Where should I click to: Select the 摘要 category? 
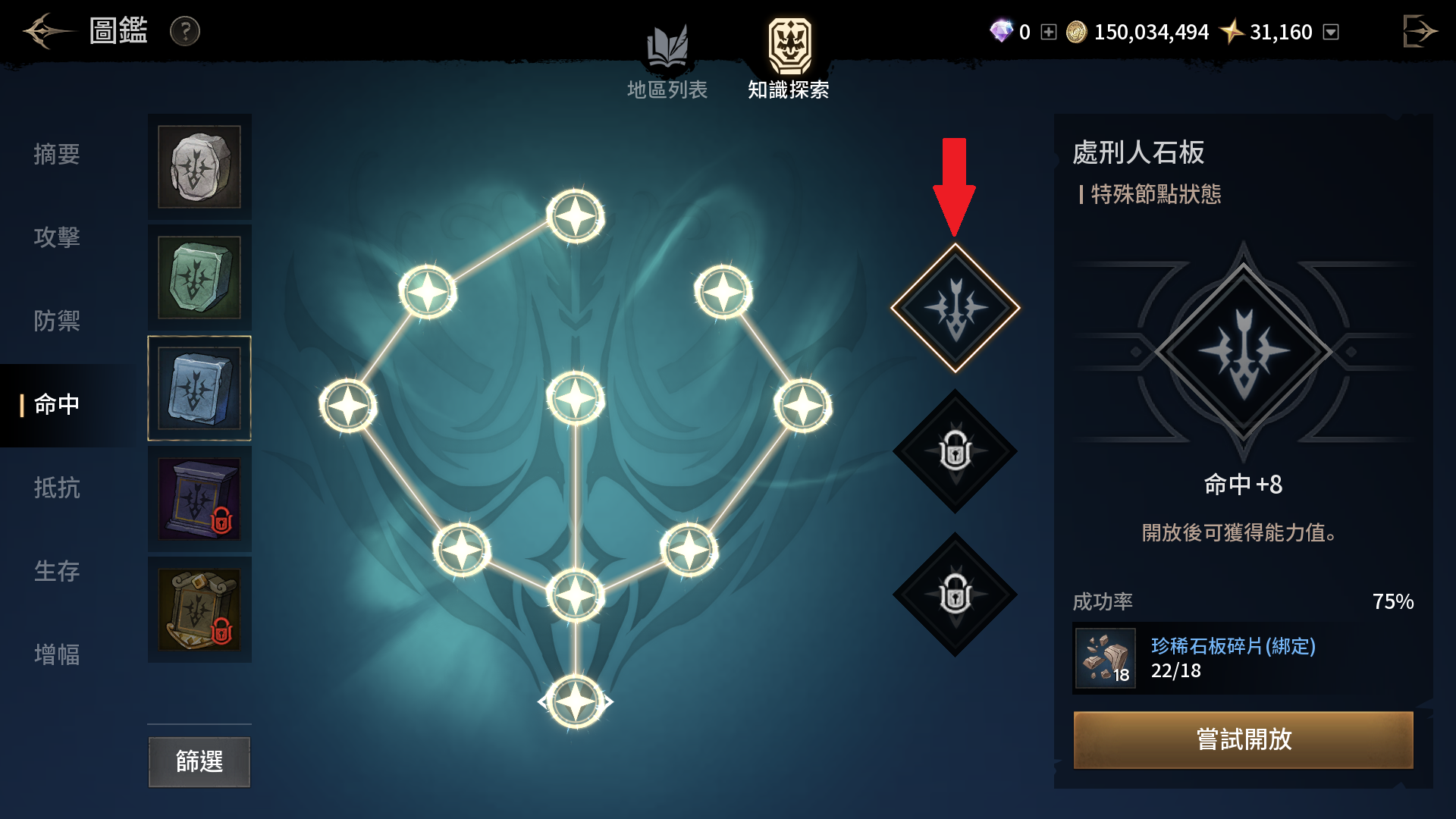pyautogui.click(x=57, y=155)
